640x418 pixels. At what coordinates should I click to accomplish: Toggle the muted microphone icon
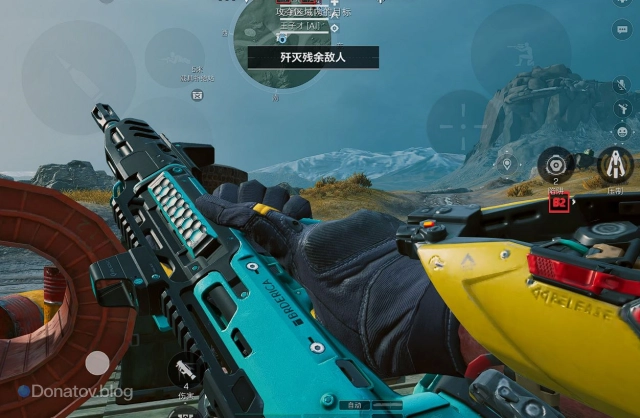[x=621, y=84]
